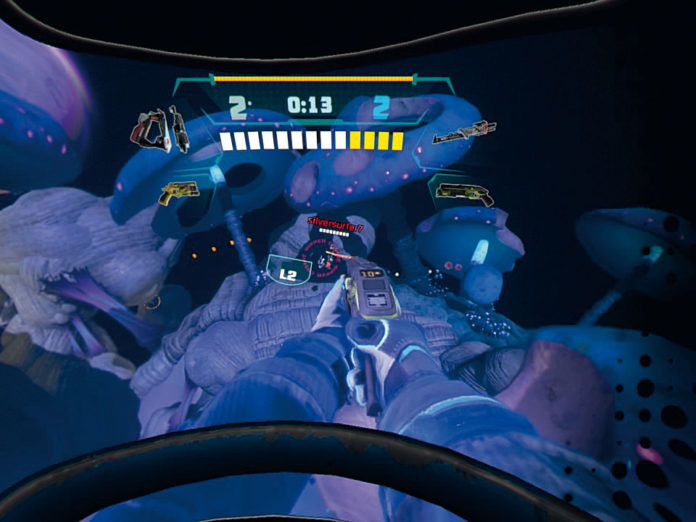Choose the yellow pistol weapon icon
The width and height of the screenshot is (696, 522).
[177, 190]
